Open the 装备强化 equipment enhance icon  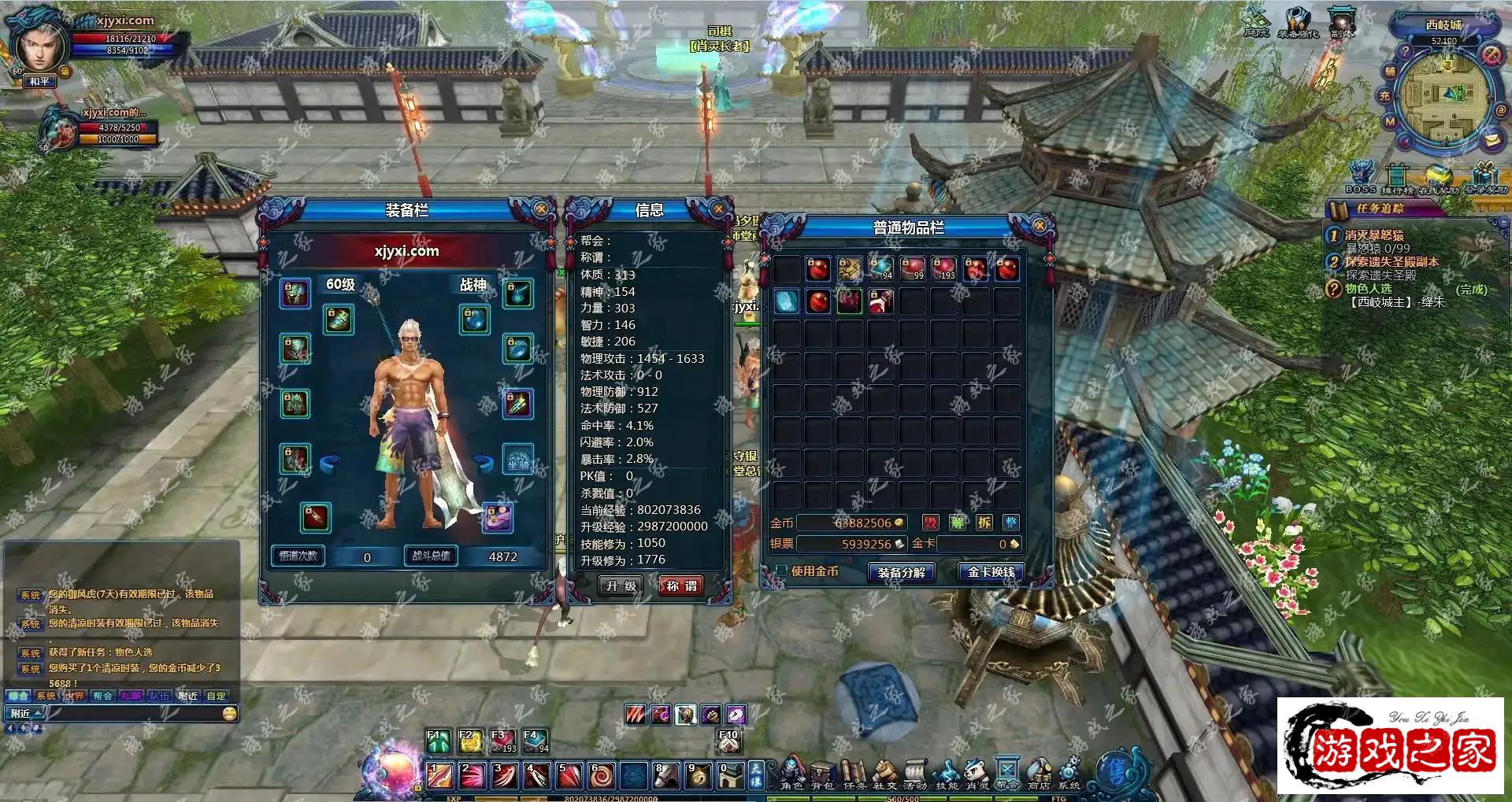tap(1298, 21)
